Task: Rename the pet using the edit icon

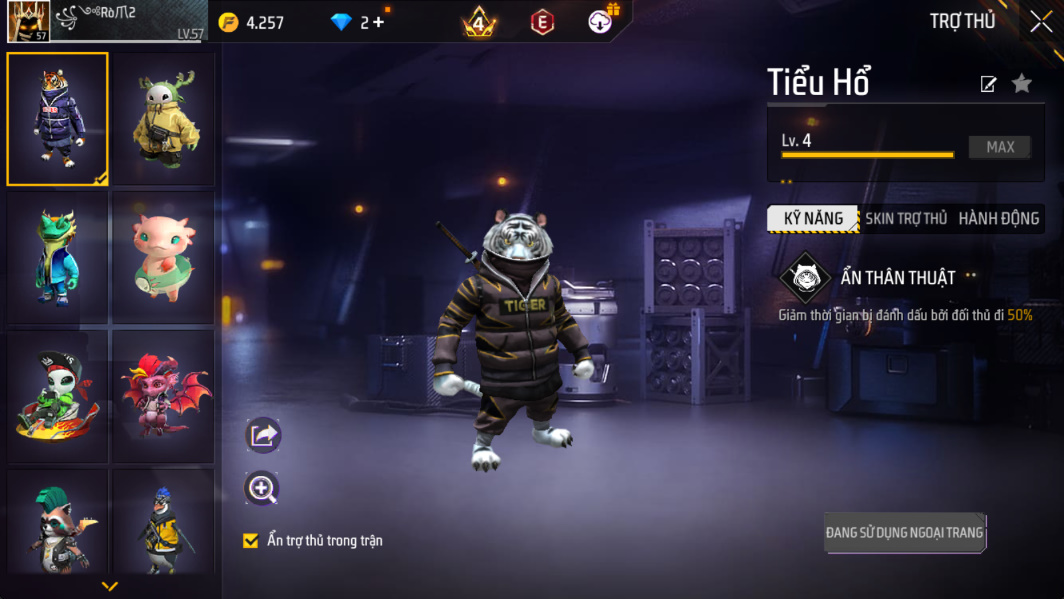Action: 988,84
